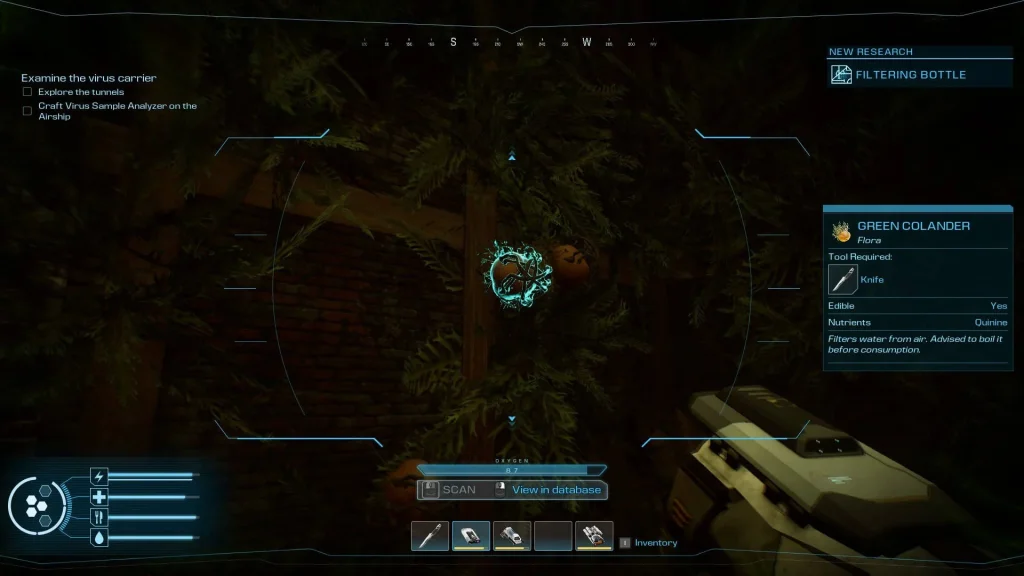
Task: Select the health cross status icon
Action: point(99,497)
